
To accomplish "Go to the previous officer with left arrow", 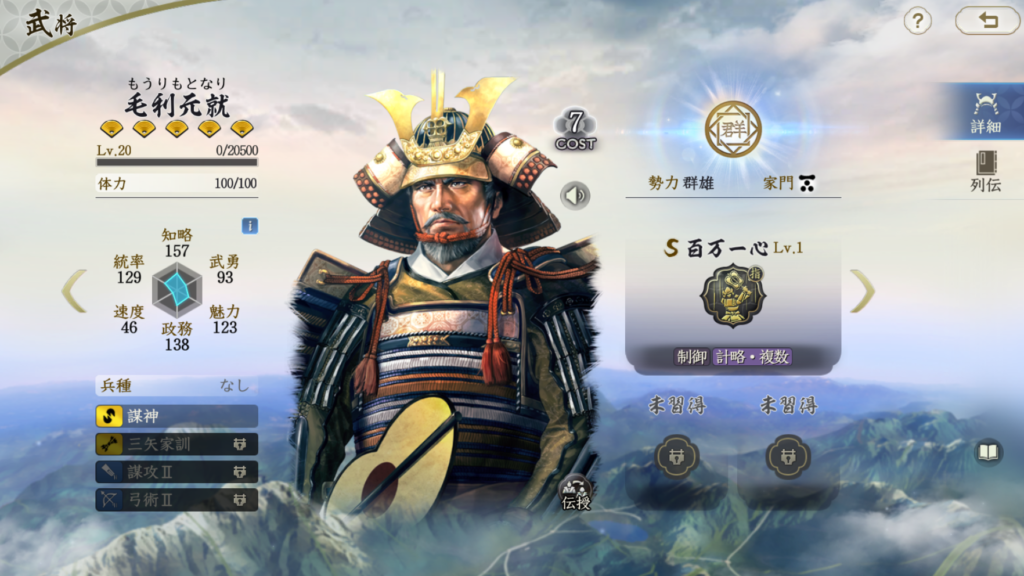I will (x=74, y=290).
